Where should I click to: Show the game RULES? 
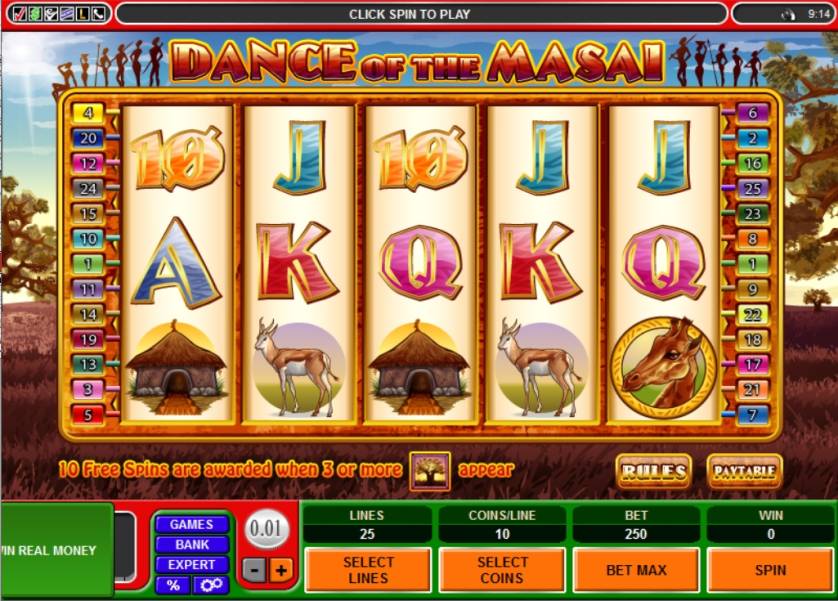click(653, 470)
